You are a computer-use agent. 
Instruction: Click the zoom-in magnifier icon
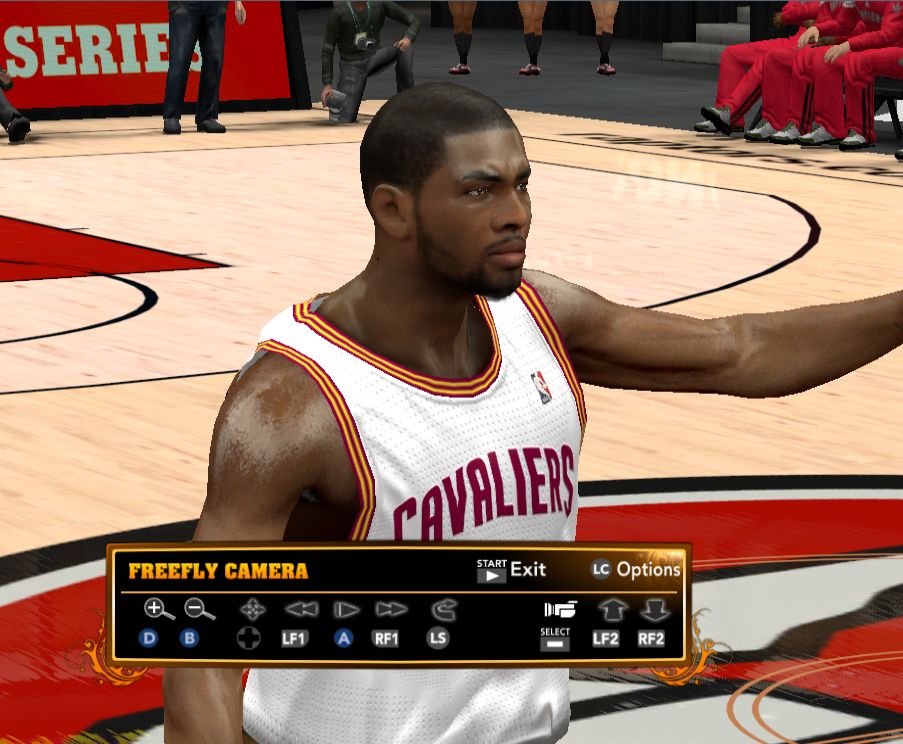[156, 609]
